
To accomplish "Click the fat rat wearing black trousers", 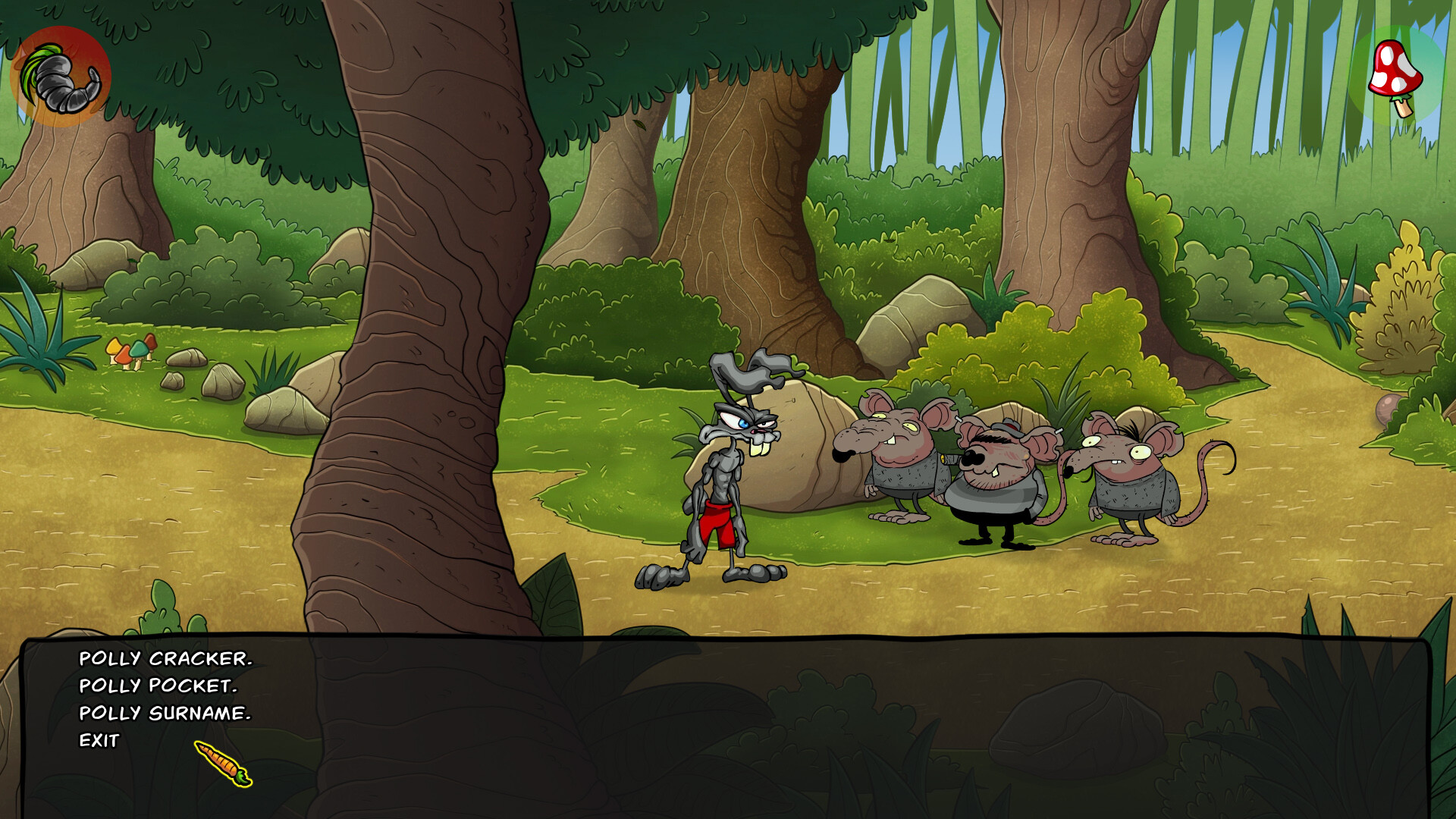I will (x=993, y=485).
